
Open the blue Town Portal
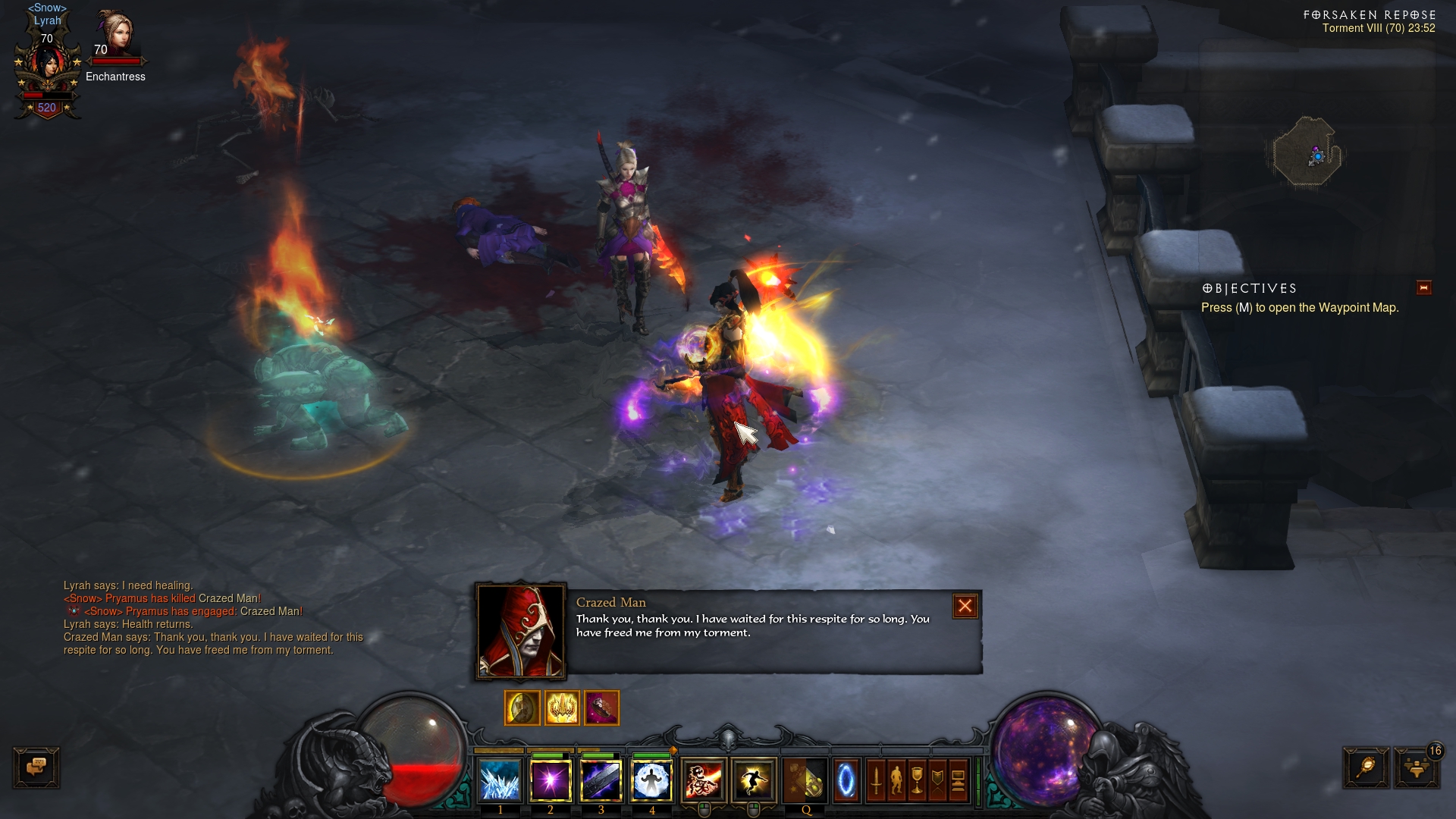[x=846, y=780]
